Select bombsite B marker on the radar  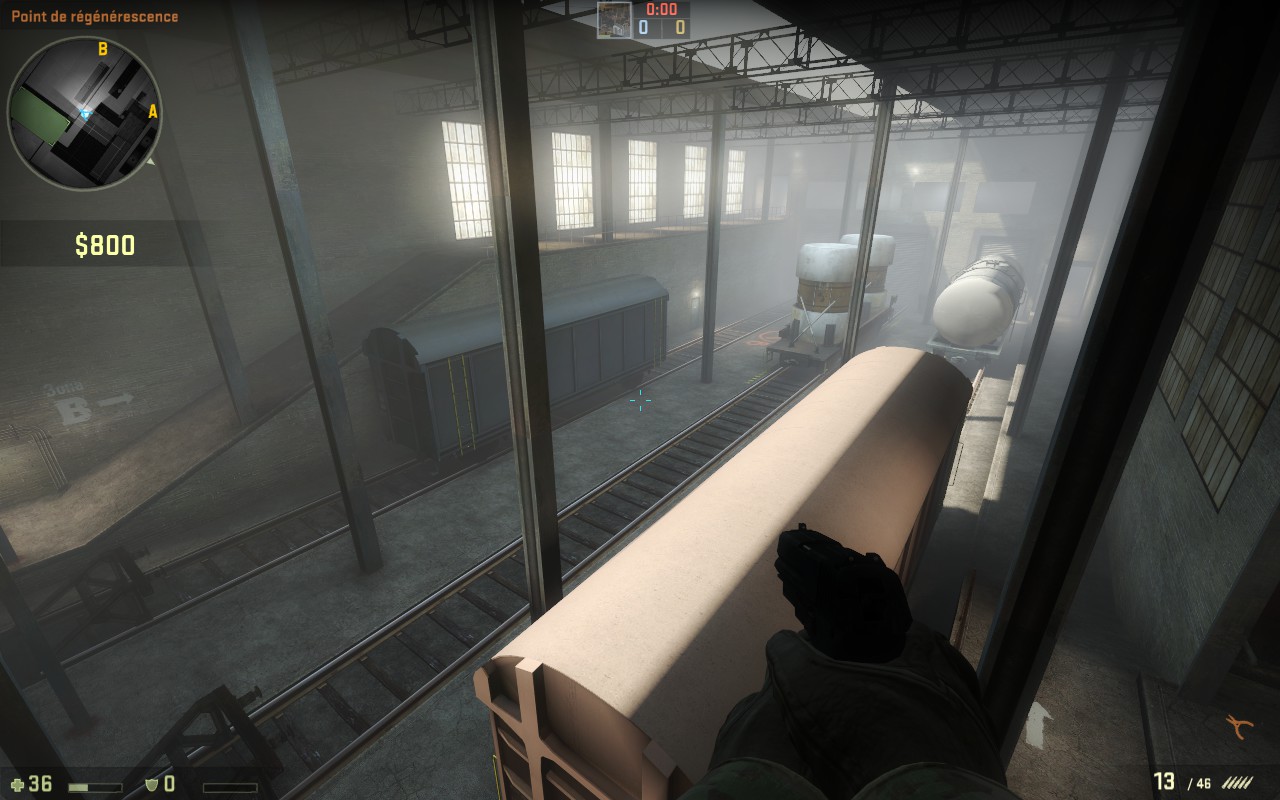(x=102, y=48)
